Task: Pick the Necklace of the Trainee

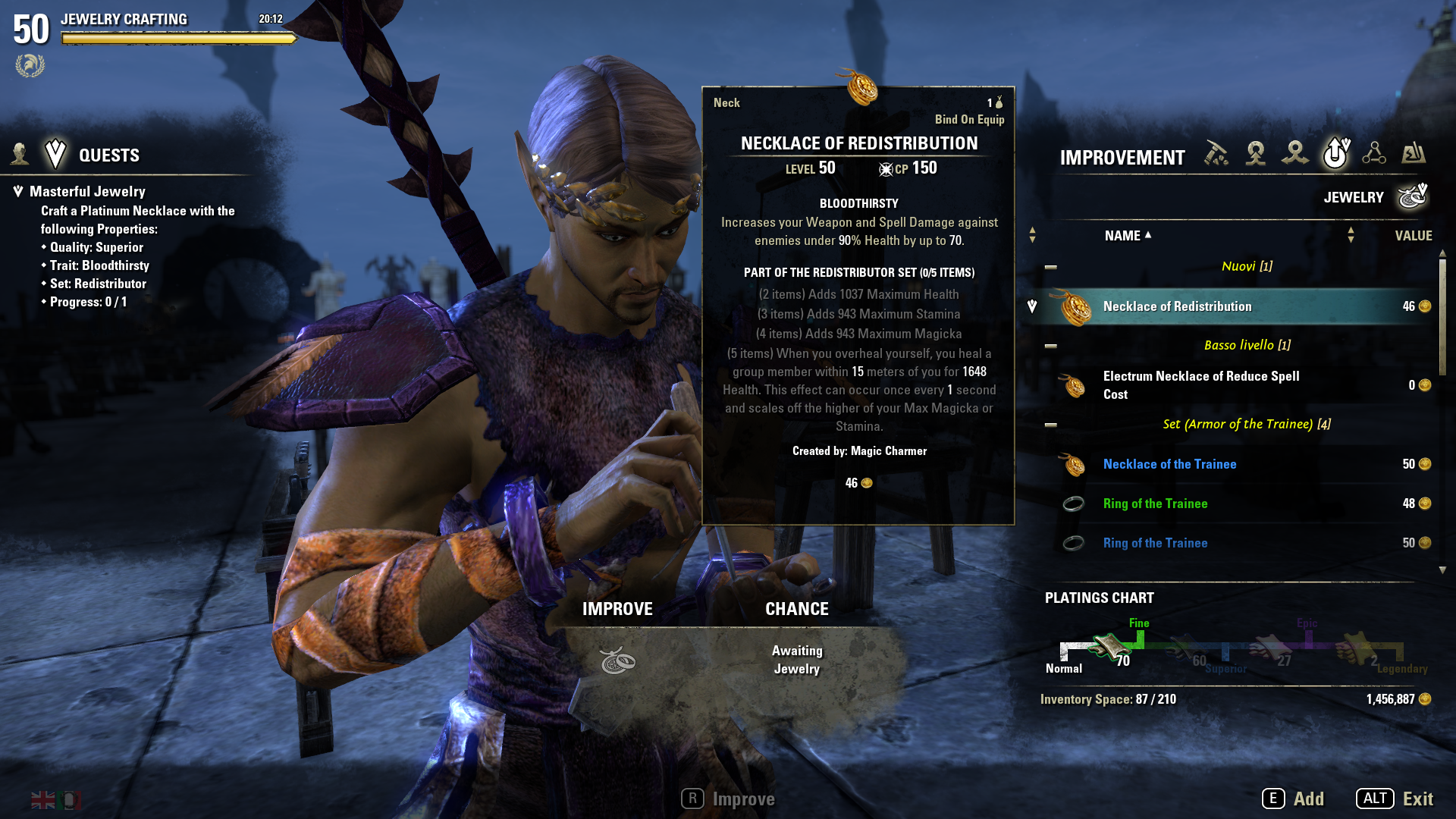Action: pyautogui.click(x=1169, y=464)
